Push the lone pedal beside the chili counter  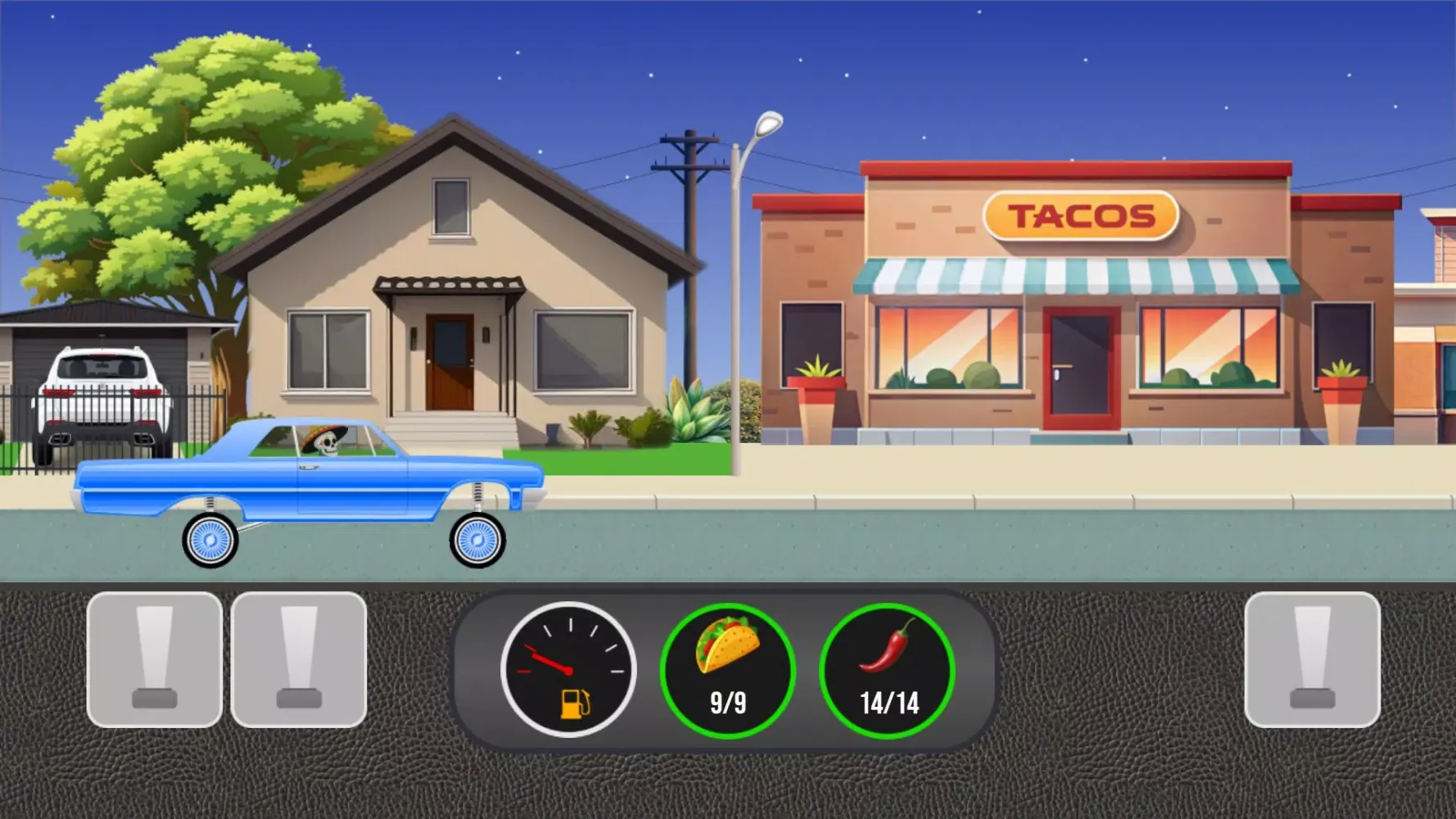pyautogui.click(x=1312, y=659)
